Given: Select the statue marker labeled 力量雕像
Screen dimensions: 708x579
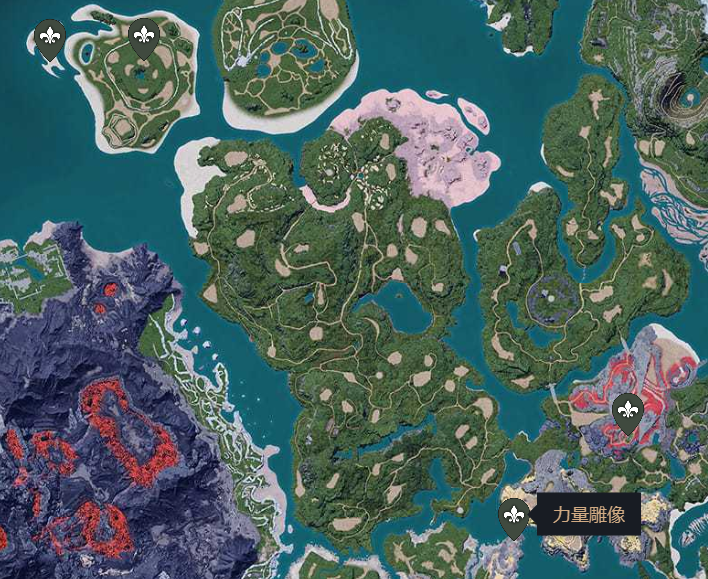Looking at the screenshot, I should (x=514, y=516).
